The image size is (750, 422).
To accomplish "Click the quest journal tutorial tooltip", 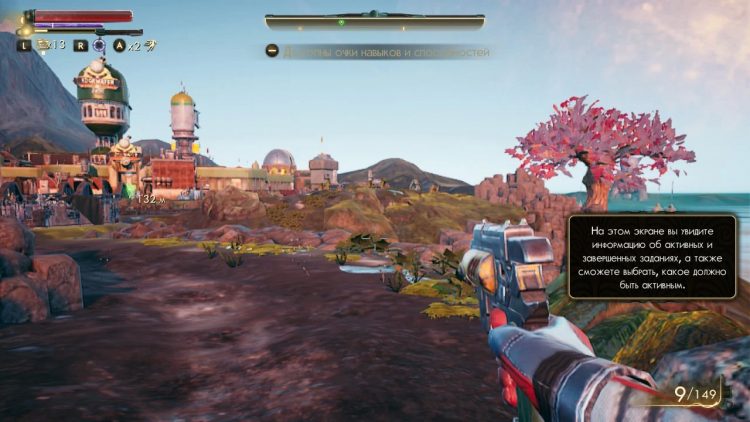I will pos(652,256).
